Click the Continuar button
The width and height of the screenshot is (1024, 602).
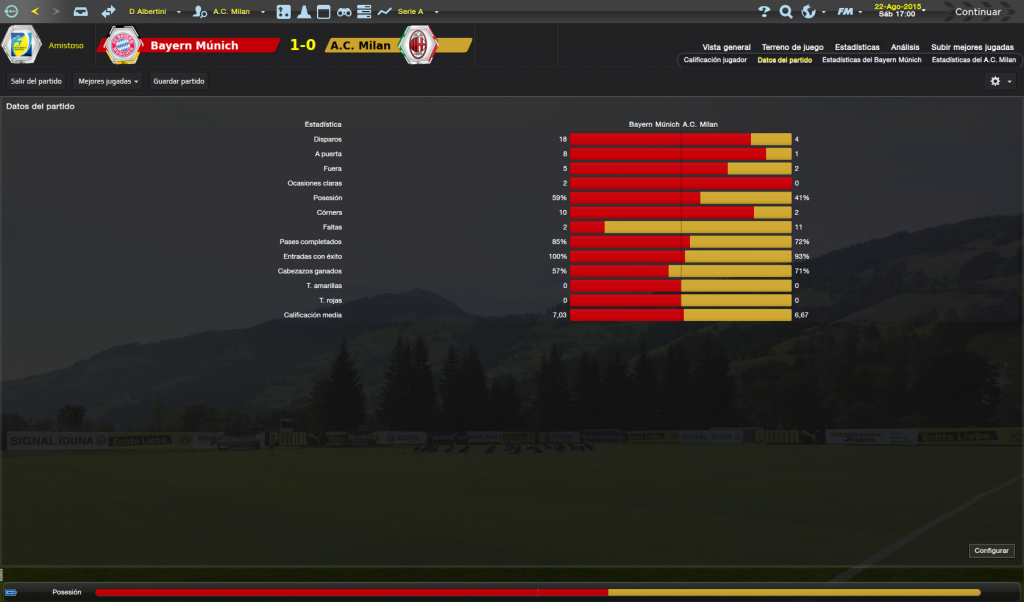click(977, 12)
